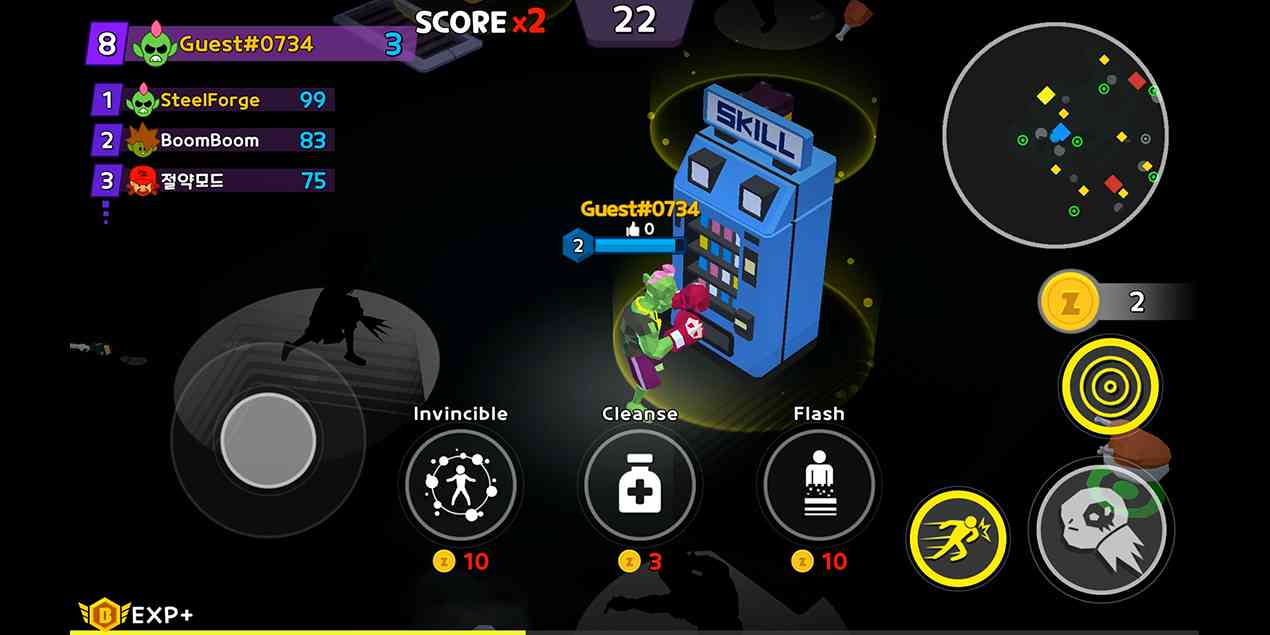Expand leaderboard via purple dots
1270x635 pixels.
pos(105,213)
